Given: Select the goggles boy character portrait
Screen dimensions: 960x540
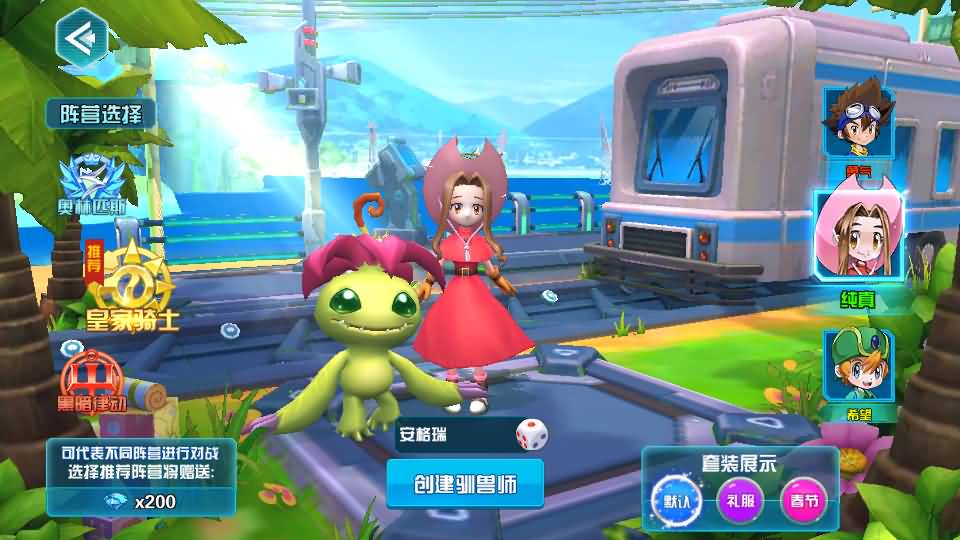Looking at the screenshot, I should point(857,123).
